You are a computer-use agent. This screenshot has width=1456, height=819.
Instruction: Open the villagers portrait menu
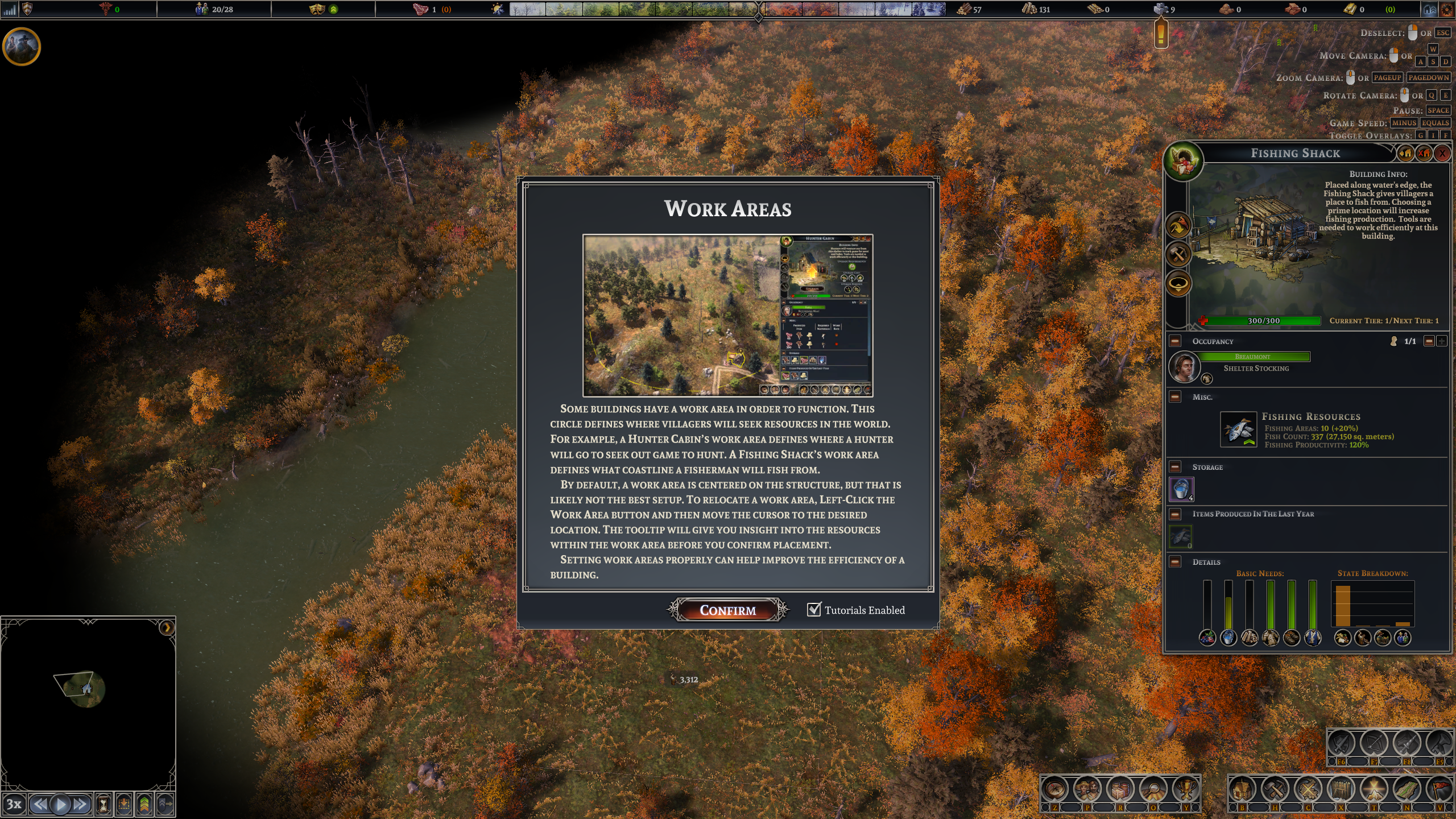tap(1087, 791)
